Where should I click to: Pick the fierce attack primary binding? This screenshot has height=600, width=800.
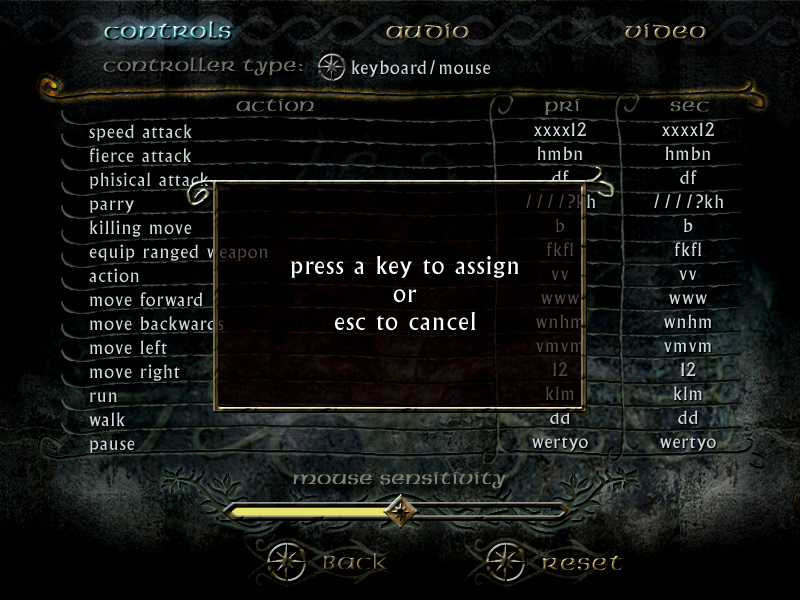(560, 154)
